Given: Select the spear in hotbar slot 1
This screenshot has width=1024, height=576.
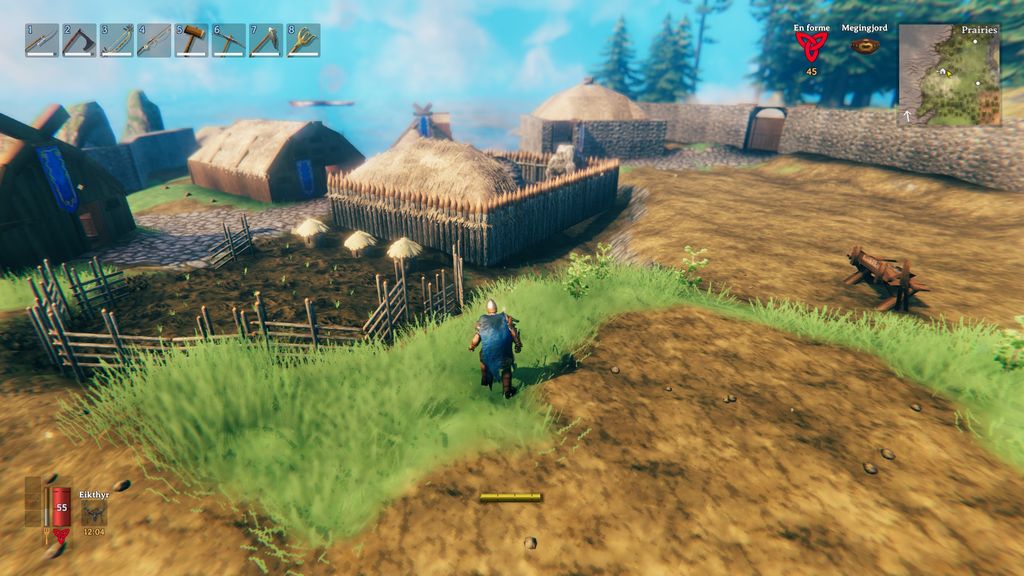Looking at the screenshot, I should tap(42, 40).
